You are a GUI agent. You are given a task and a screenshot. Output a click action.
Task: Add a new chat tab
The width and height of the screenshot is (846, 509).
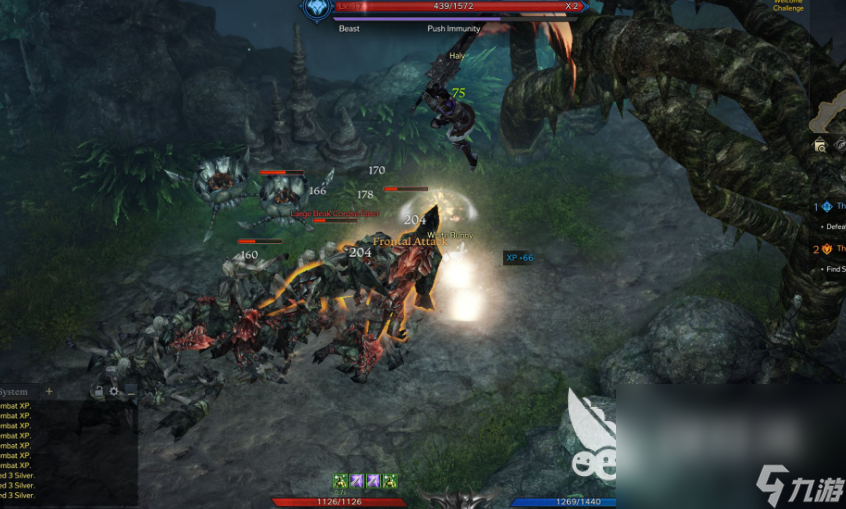pos(50,391)
